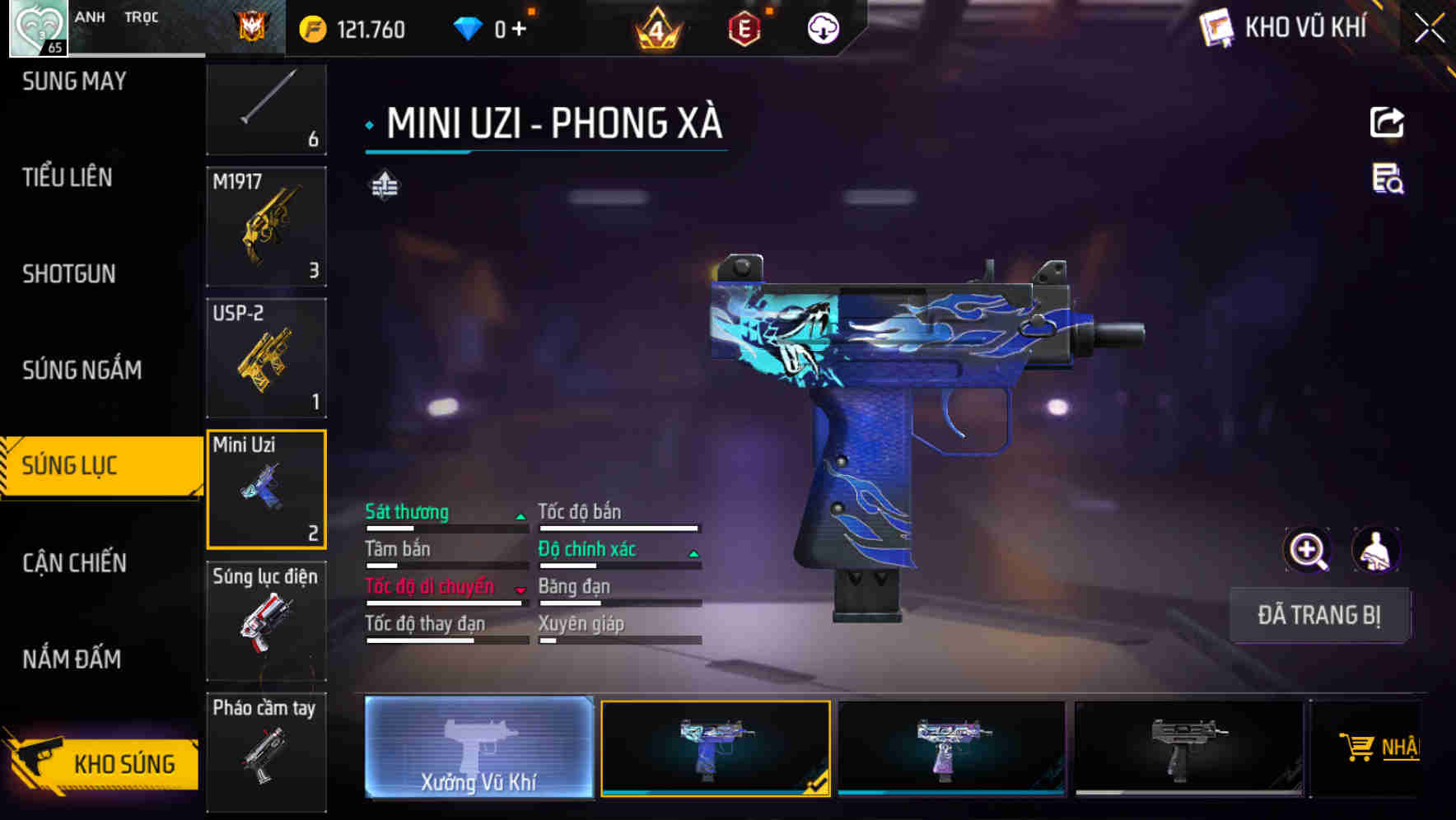Open Xưởng Vũ Khí panel
The width and height of the screenshot is (1456, 820).
[x=478, y=749]
